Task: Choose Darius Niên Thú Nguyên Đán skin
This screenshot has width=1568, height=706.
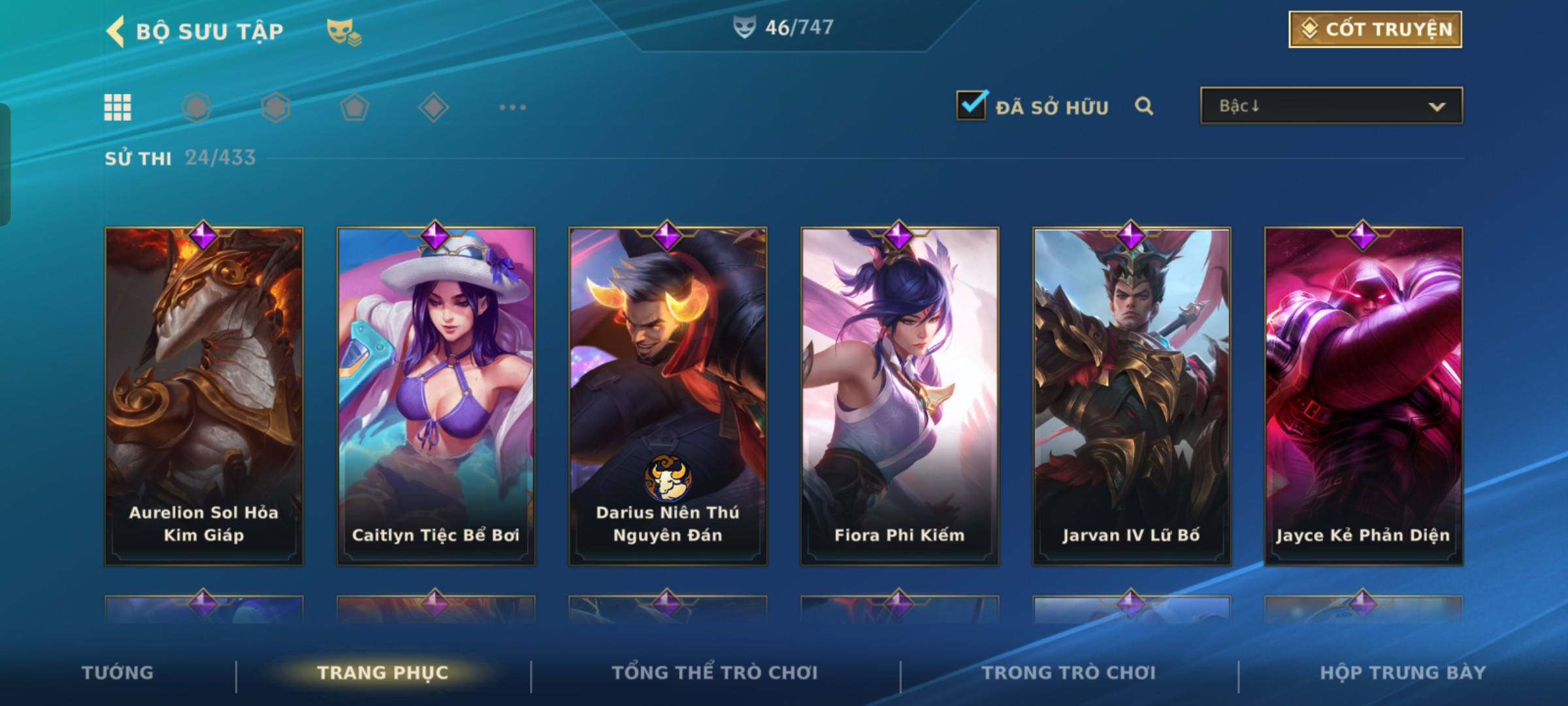Action: [x=668, y=395]
